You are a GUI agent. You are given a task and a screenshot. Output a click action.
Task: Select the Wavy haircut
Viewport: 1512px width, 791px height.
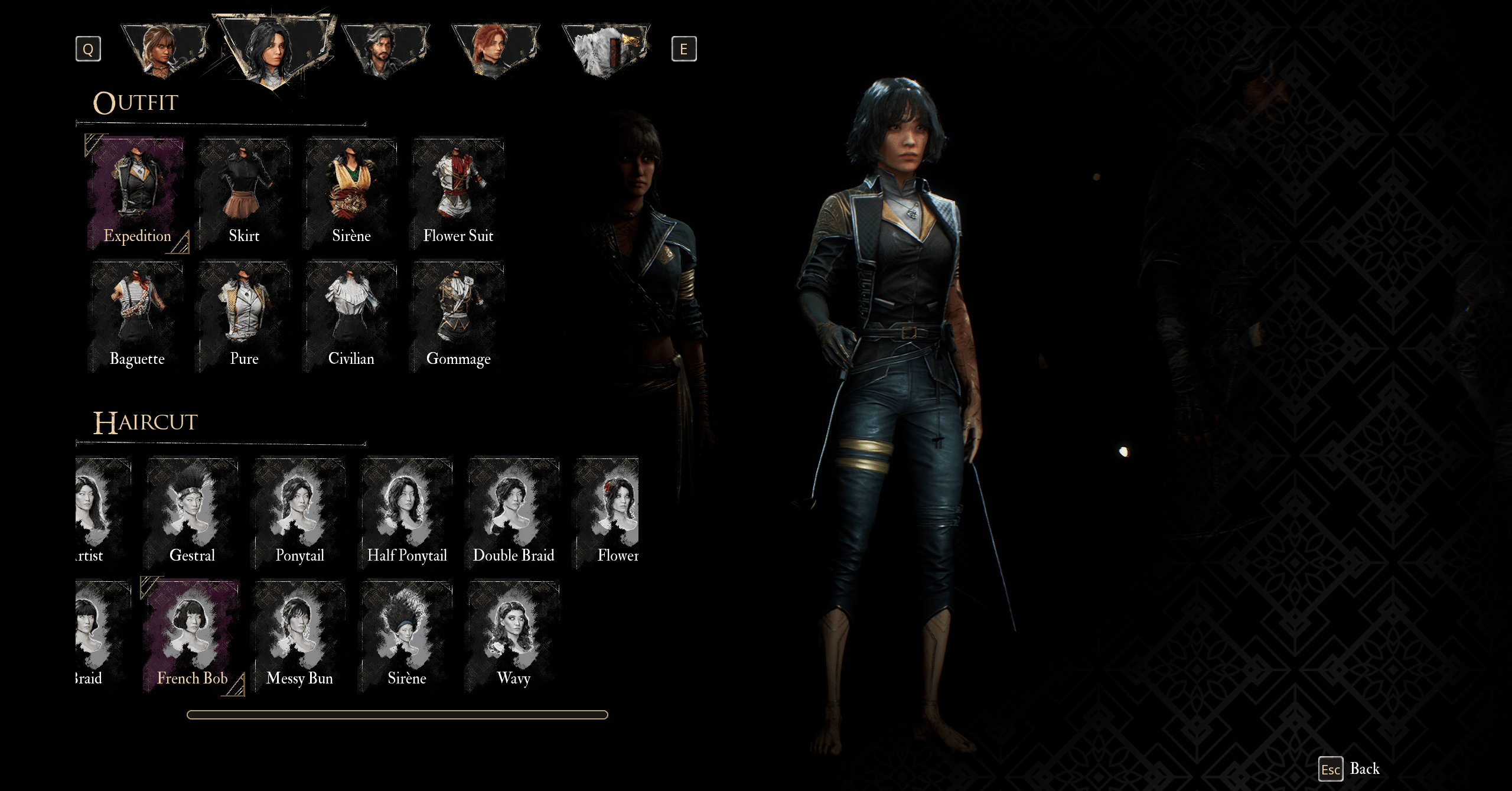pyautogui.click(x=513, y=636)
